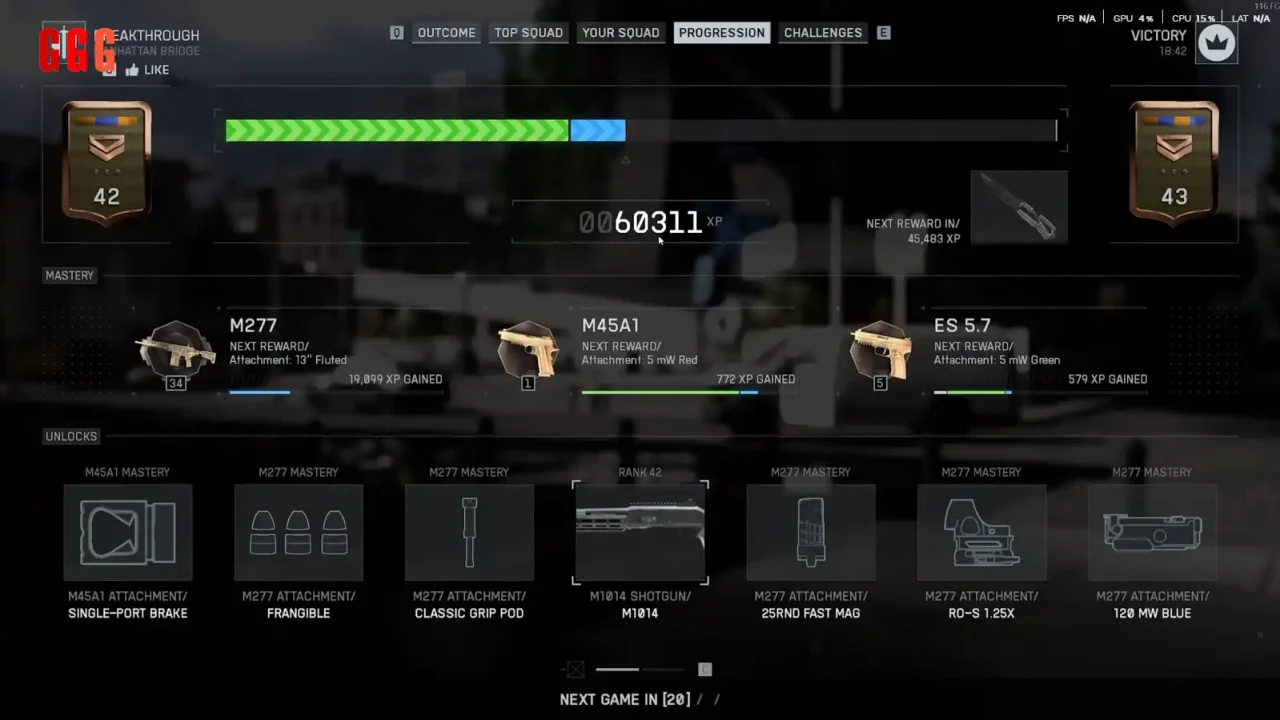Select the Single-Port Brake unlock tile
This screenshot has height=720, width=1280.
pos(128,533)
